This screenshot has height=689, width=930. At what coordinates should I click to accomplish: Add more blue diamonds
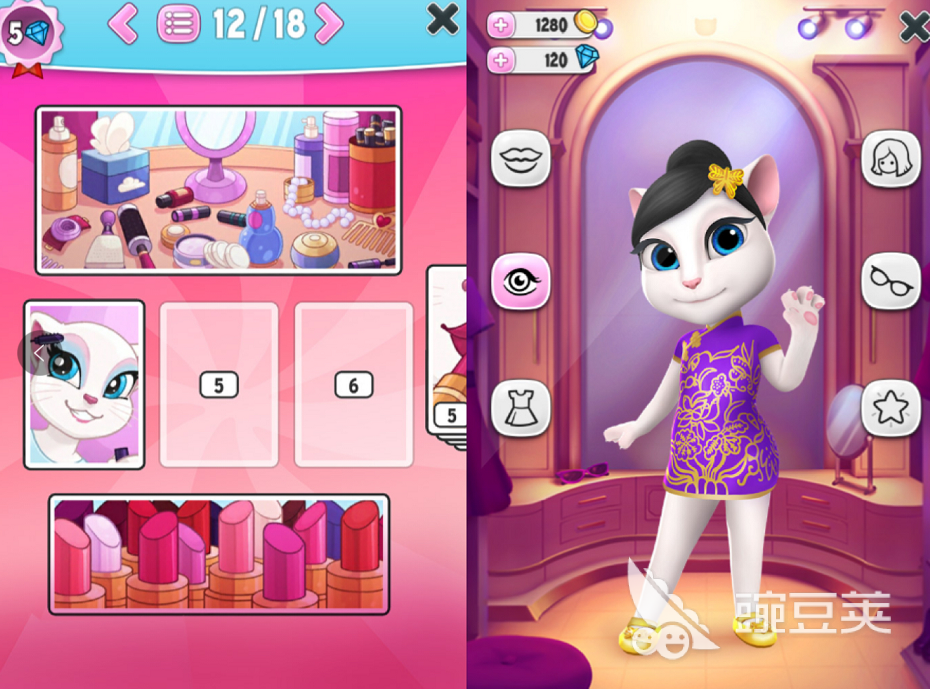coord(502,60)
